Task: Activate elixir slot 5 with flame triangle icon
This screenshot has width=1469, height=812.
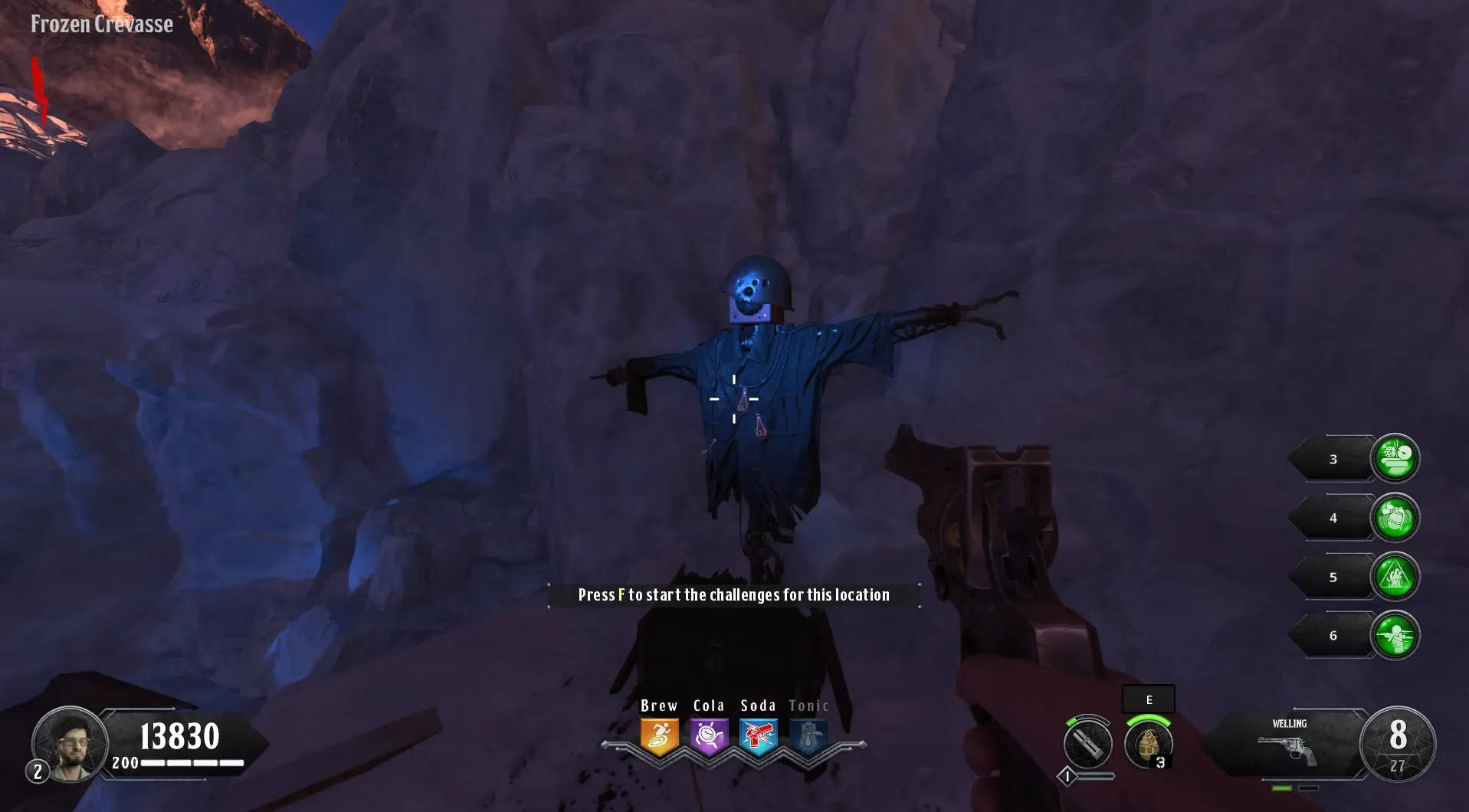Action: tap(1395, 577)
